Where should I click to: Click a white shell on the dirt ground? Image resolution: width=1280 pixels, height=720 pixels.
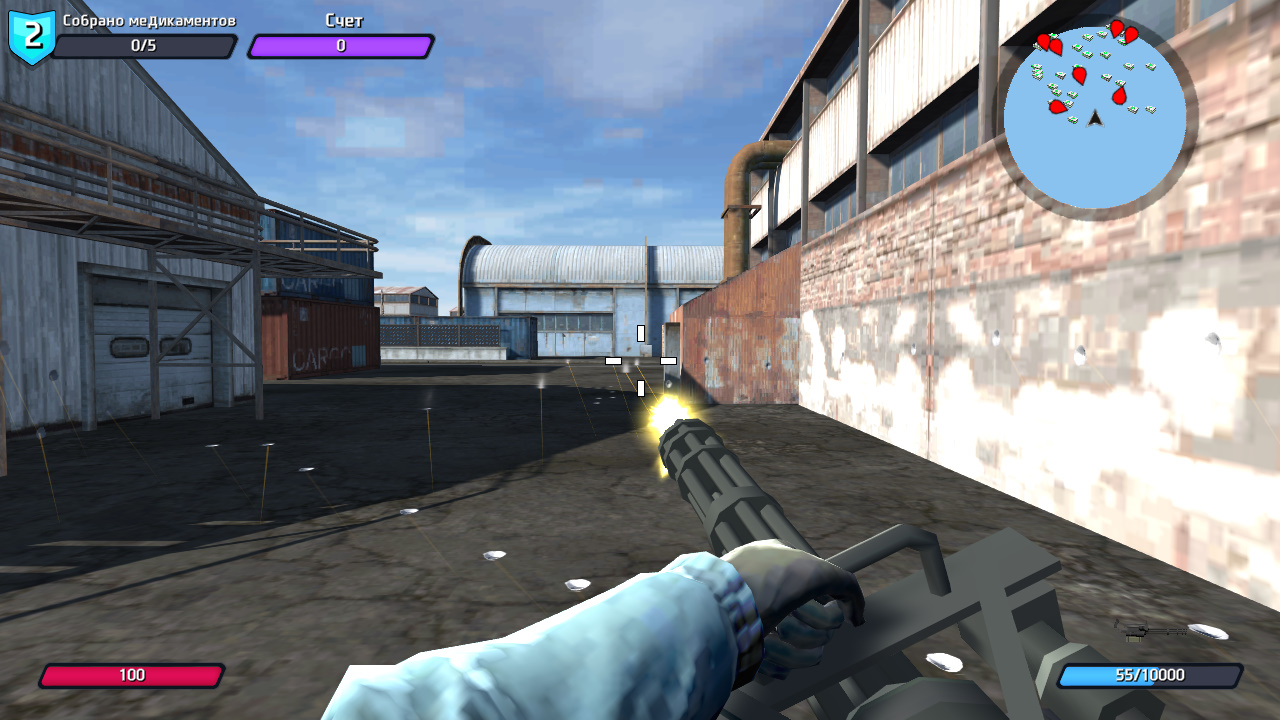coord(492,552)
